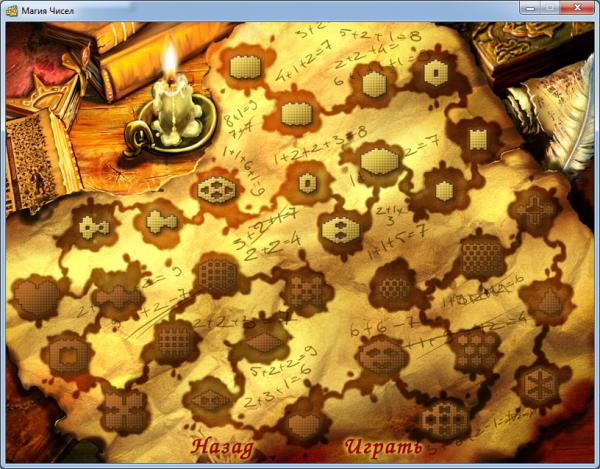Close the Магия Чисел window
Image resolution: width=600 pixels, height=469 pixels.
(x=580, y=8)
